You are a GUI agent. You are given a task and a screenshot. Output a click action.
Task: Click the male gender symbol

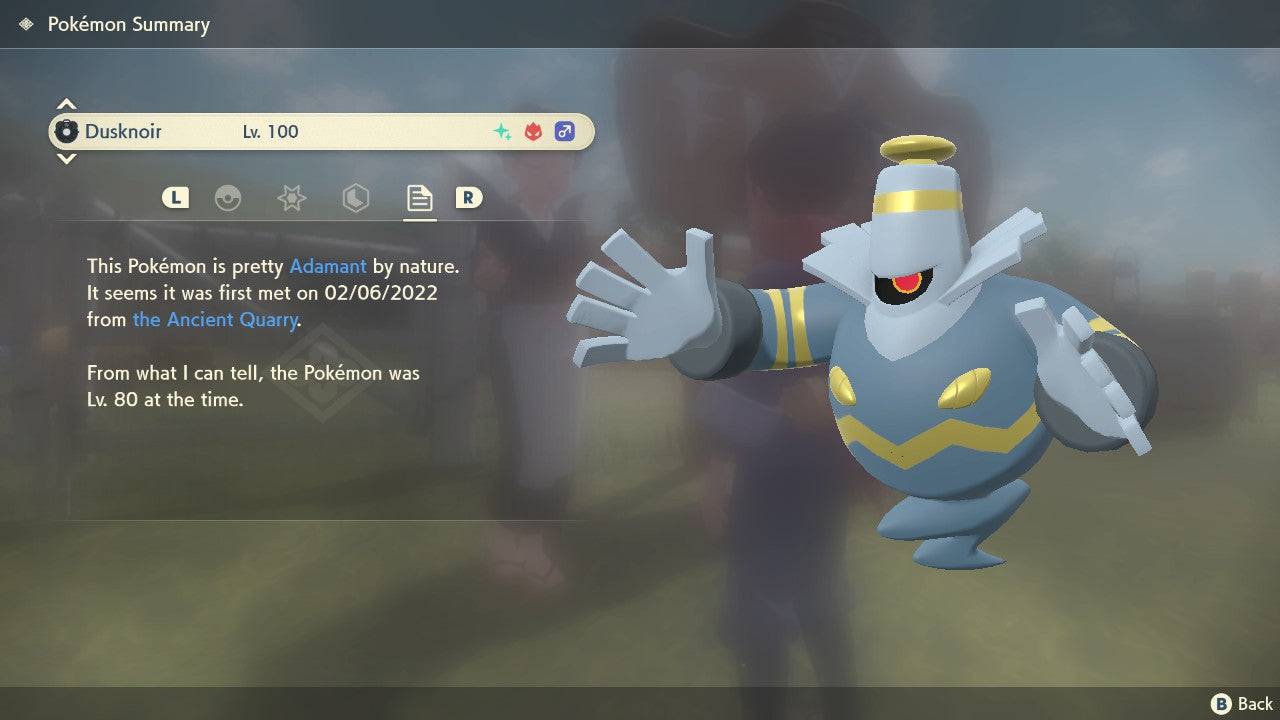565,131
